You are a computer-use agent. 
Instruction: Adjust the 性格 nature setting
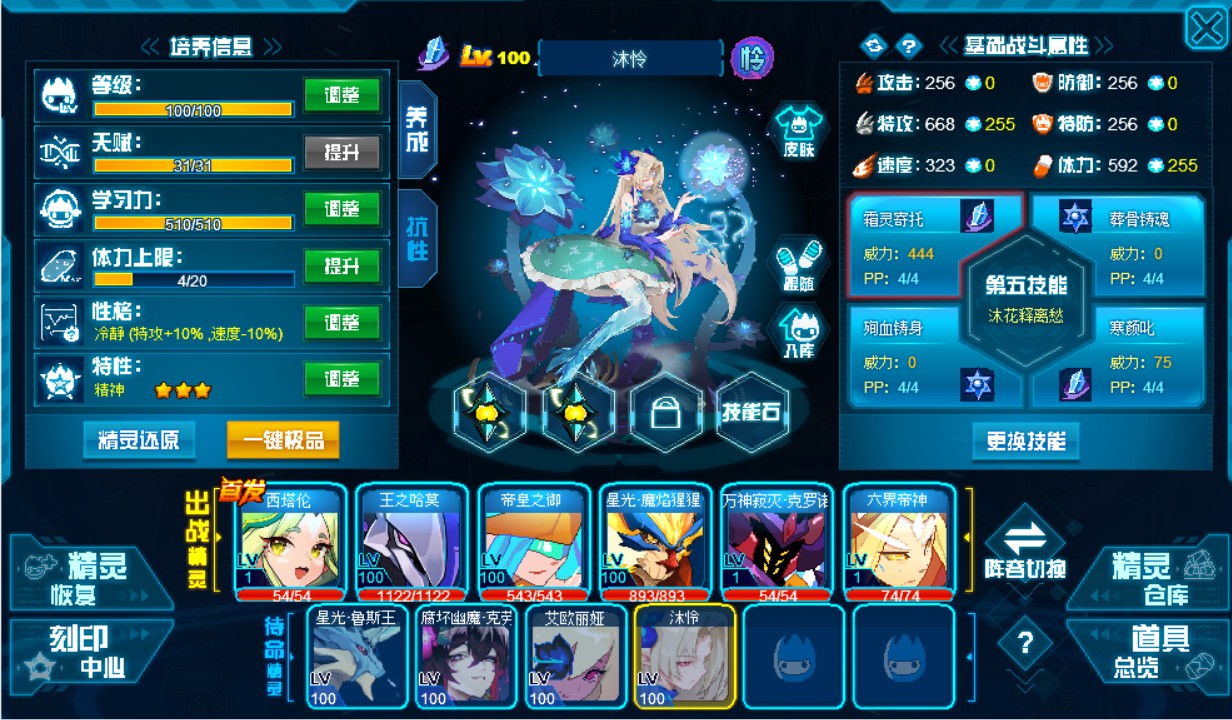[x=342, y=323]
